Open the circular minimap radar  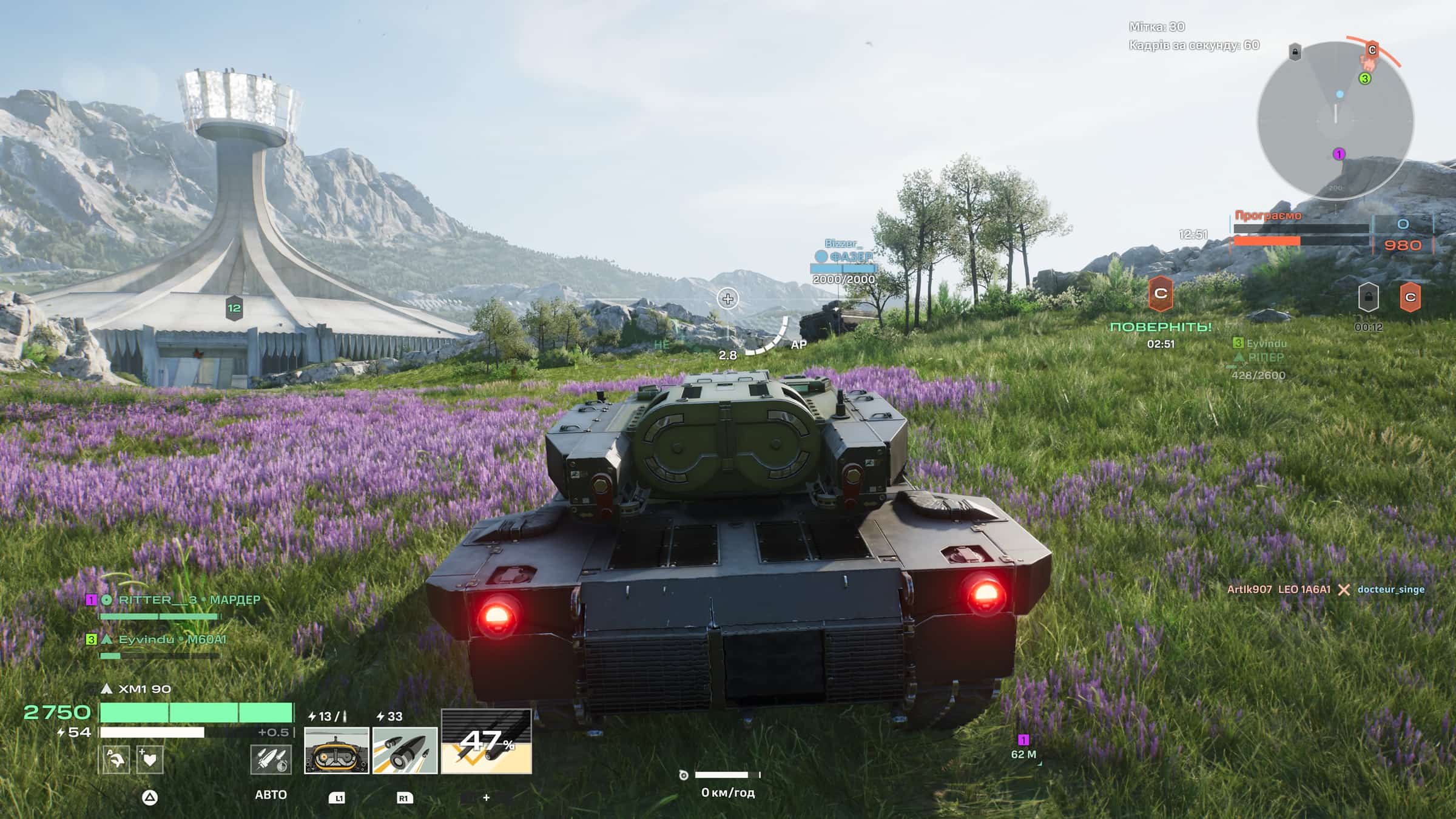1335,120
